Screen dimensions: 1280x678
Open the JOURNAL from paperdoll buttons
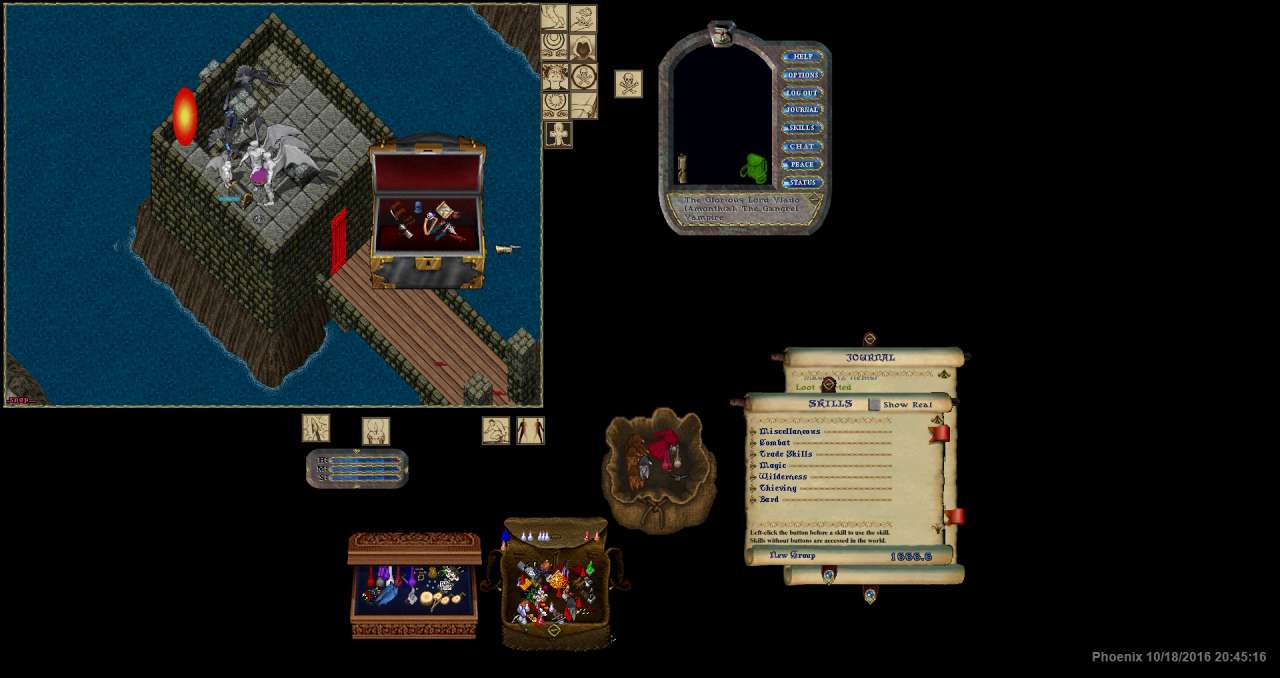802,110
